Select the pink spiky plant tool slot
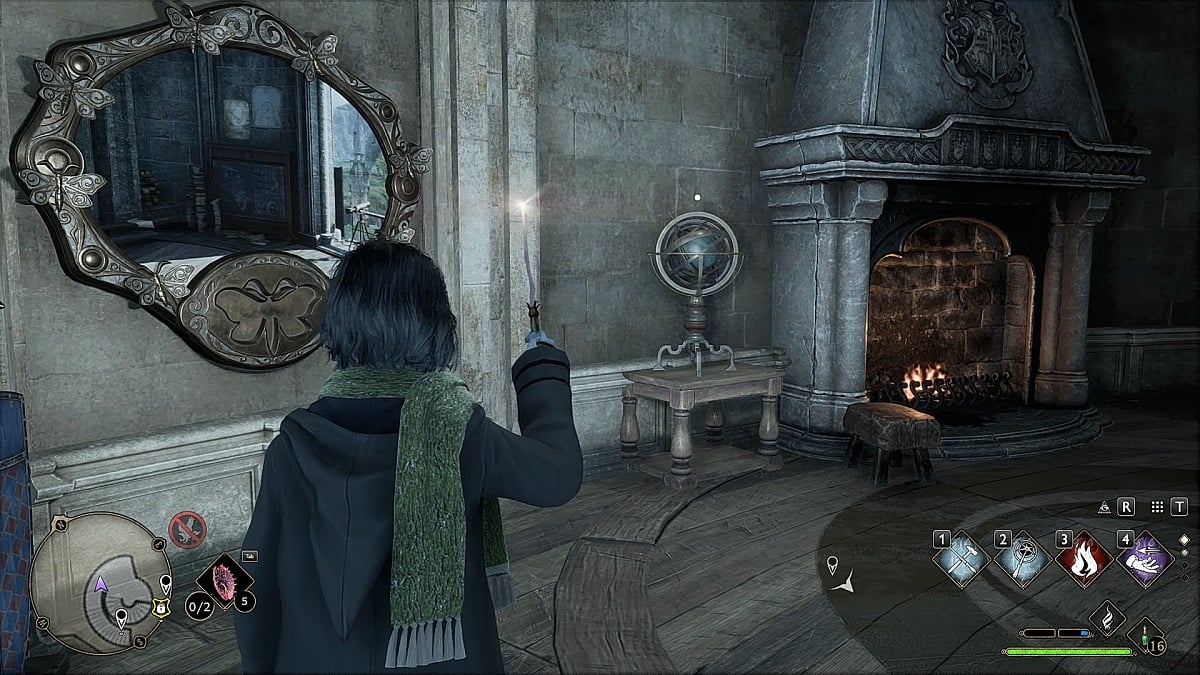This screenshot has height=675, width=1200. [x=221, y=581]
